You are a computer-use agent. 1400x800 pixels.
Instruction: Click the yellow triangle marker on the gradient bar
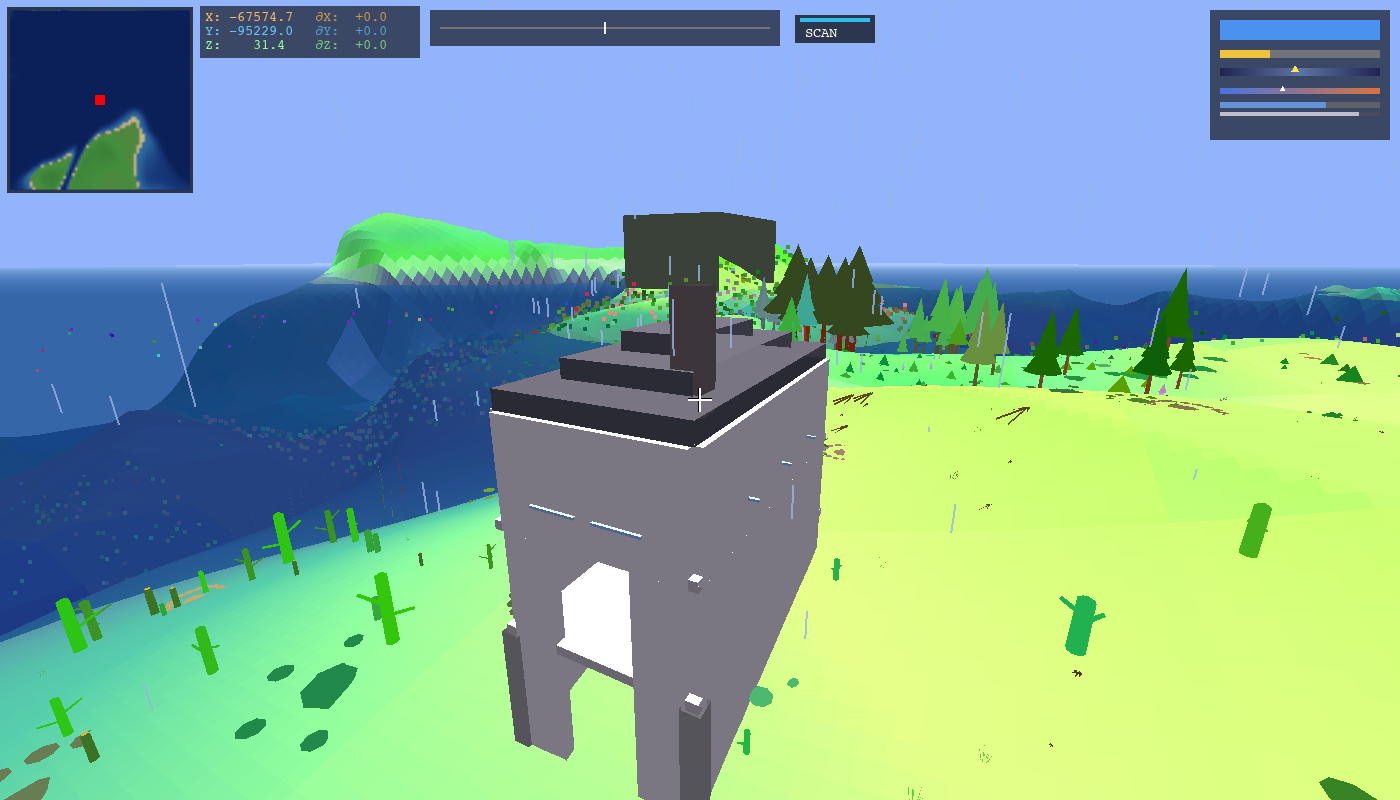(x=1295, y=69)
